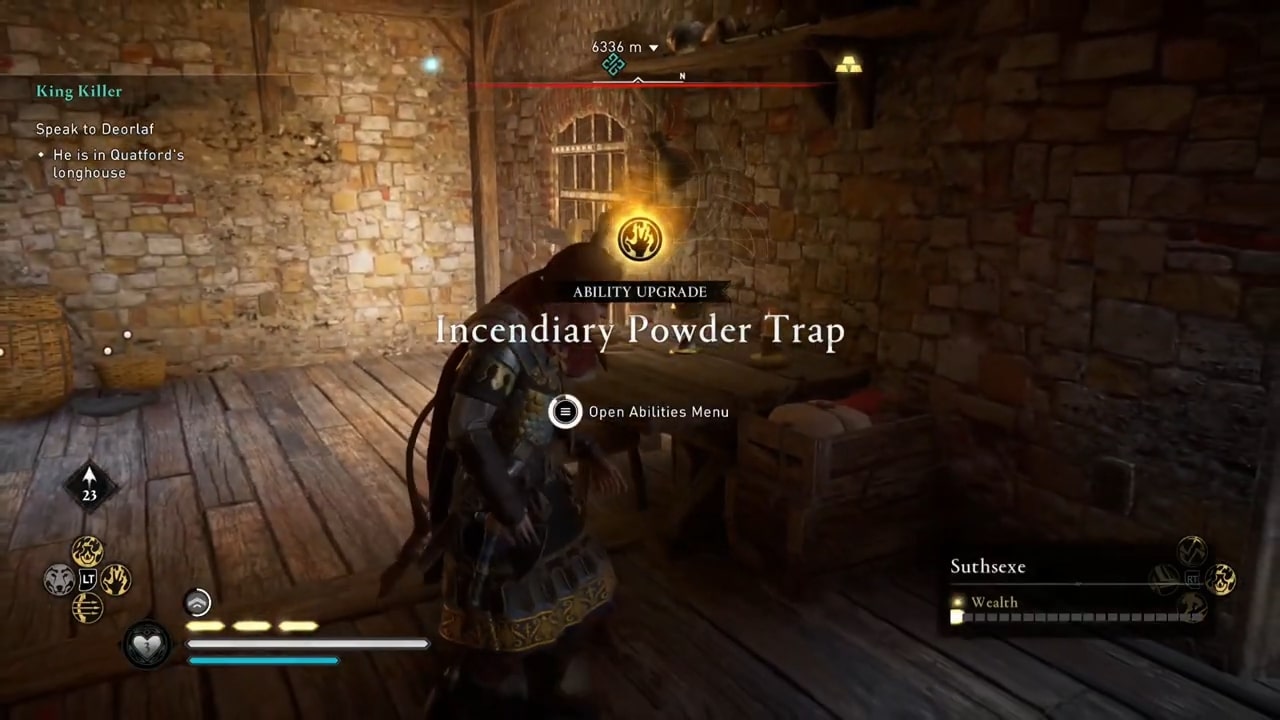Select the King Killer quest title
This screenshot has height=720, width=1280.
pos(79,91)
